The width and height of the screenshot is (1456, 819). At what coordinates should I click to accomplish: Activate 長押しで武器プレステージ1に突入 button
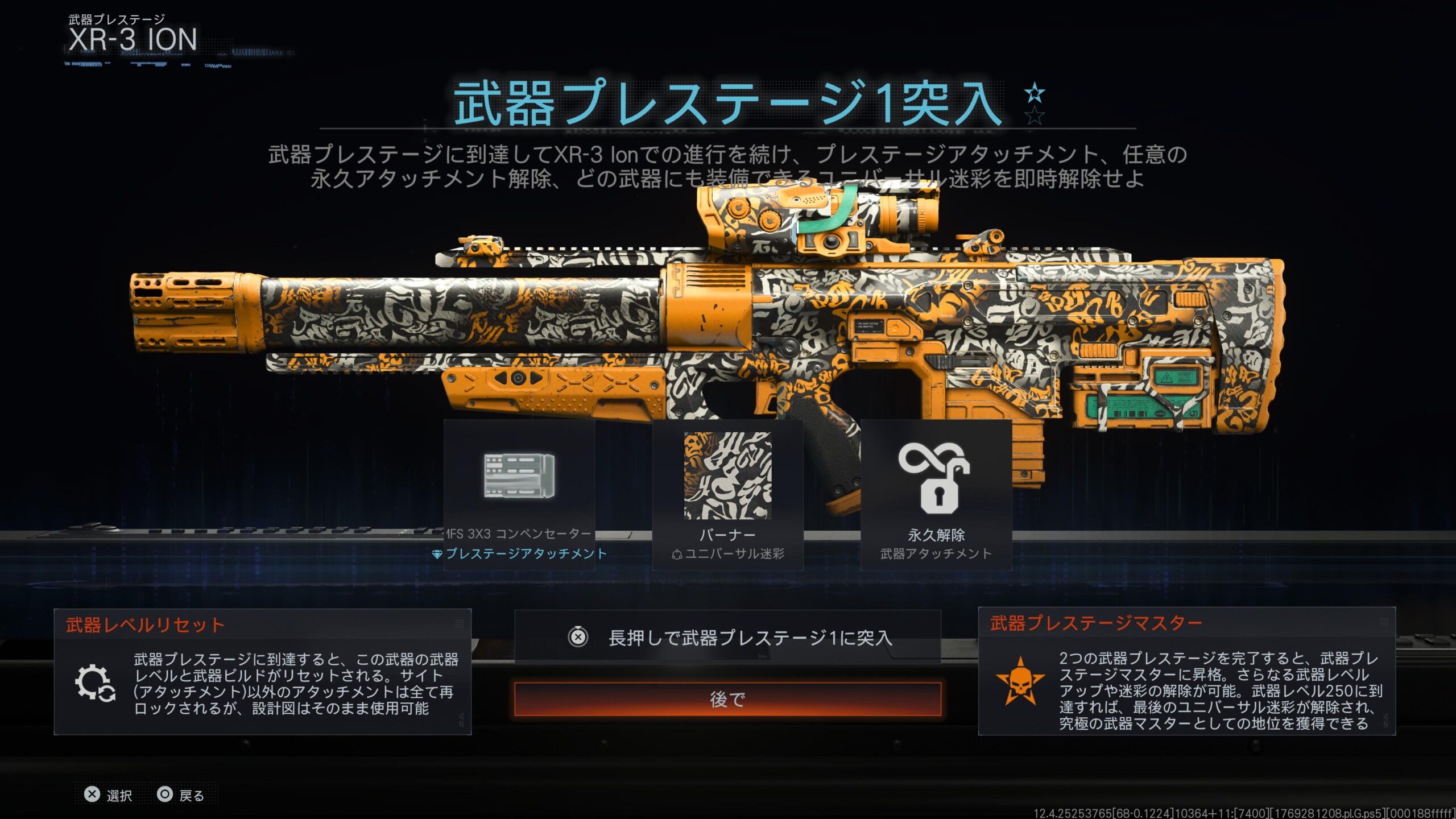pyautogui.click(x=727, y=638)
